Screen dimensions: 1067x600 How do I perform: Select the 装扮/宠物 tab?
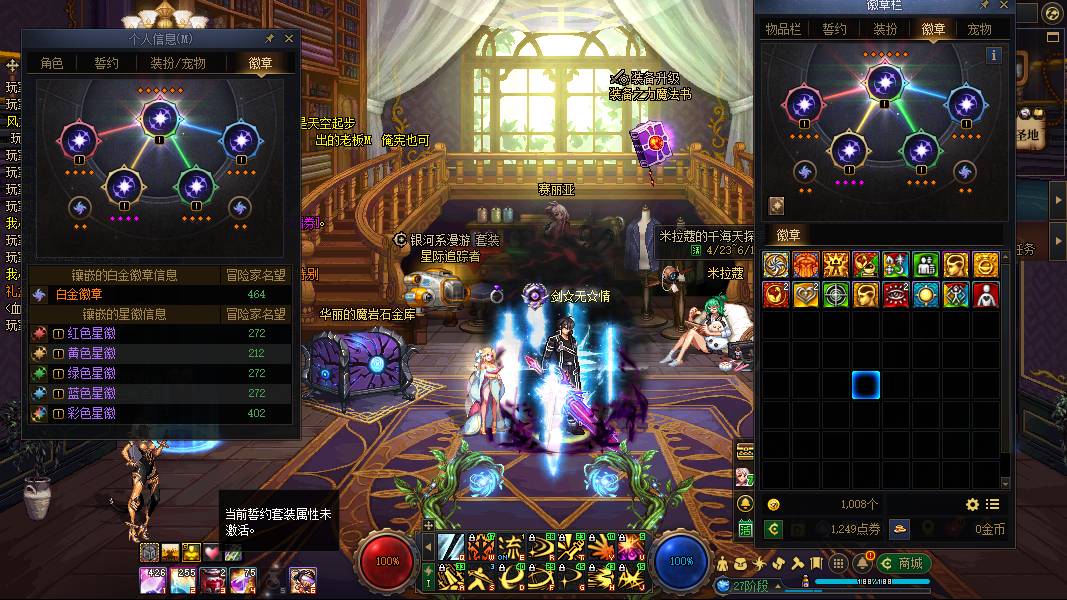pos(178,63)
